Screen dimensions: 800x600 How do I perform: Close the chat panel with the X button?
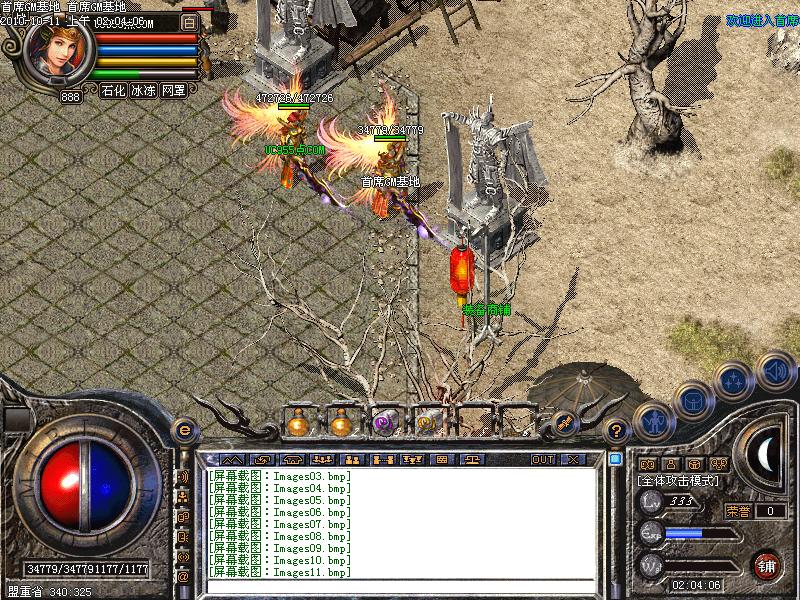tap(573, 460)
